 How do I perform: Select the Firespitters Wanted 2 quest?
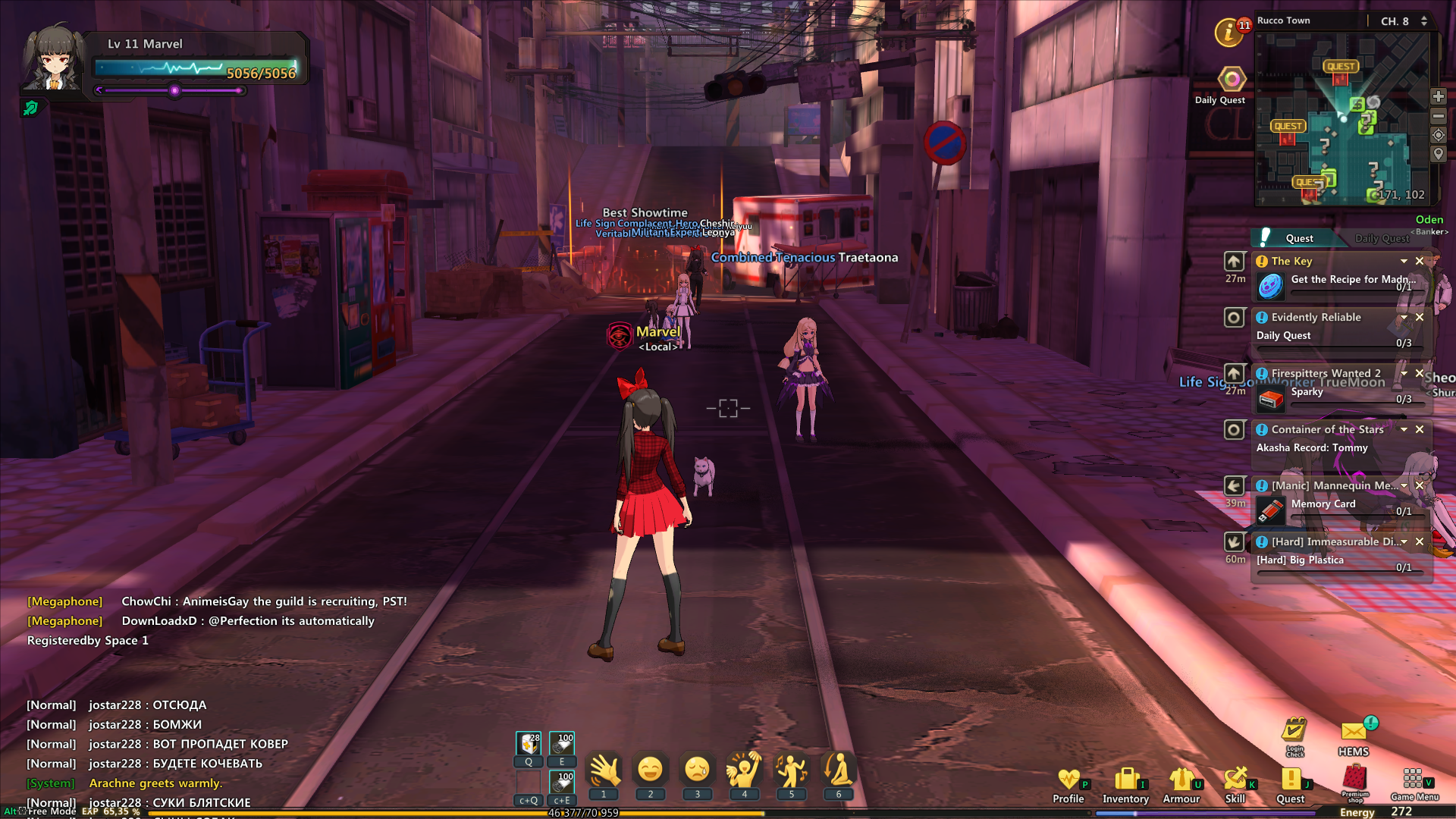(1326, 373)
